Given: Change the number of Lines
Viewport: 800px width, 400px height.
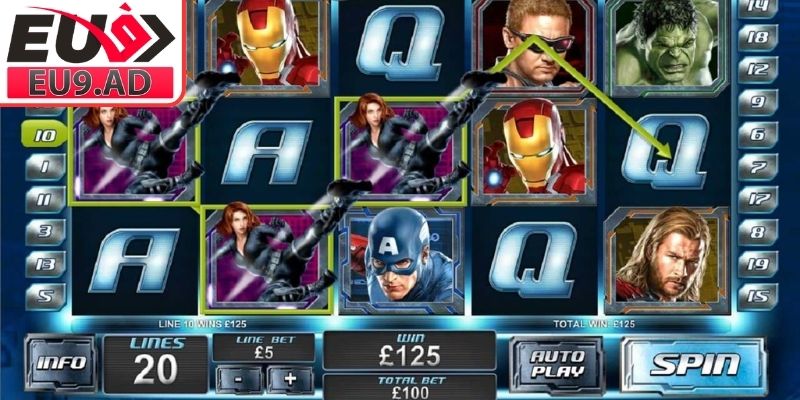Looking at the screenshot, I should tap(155, 364).
